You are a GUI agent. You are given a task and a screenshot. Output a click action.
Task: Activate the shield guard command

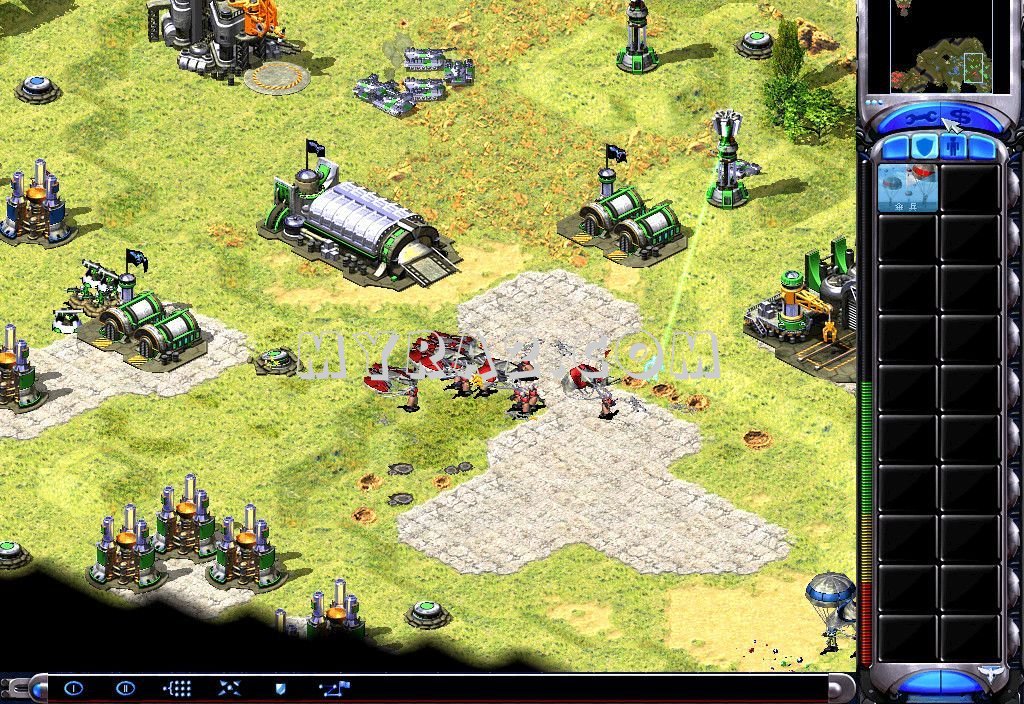pyautogui.click(x=281, y=688)
